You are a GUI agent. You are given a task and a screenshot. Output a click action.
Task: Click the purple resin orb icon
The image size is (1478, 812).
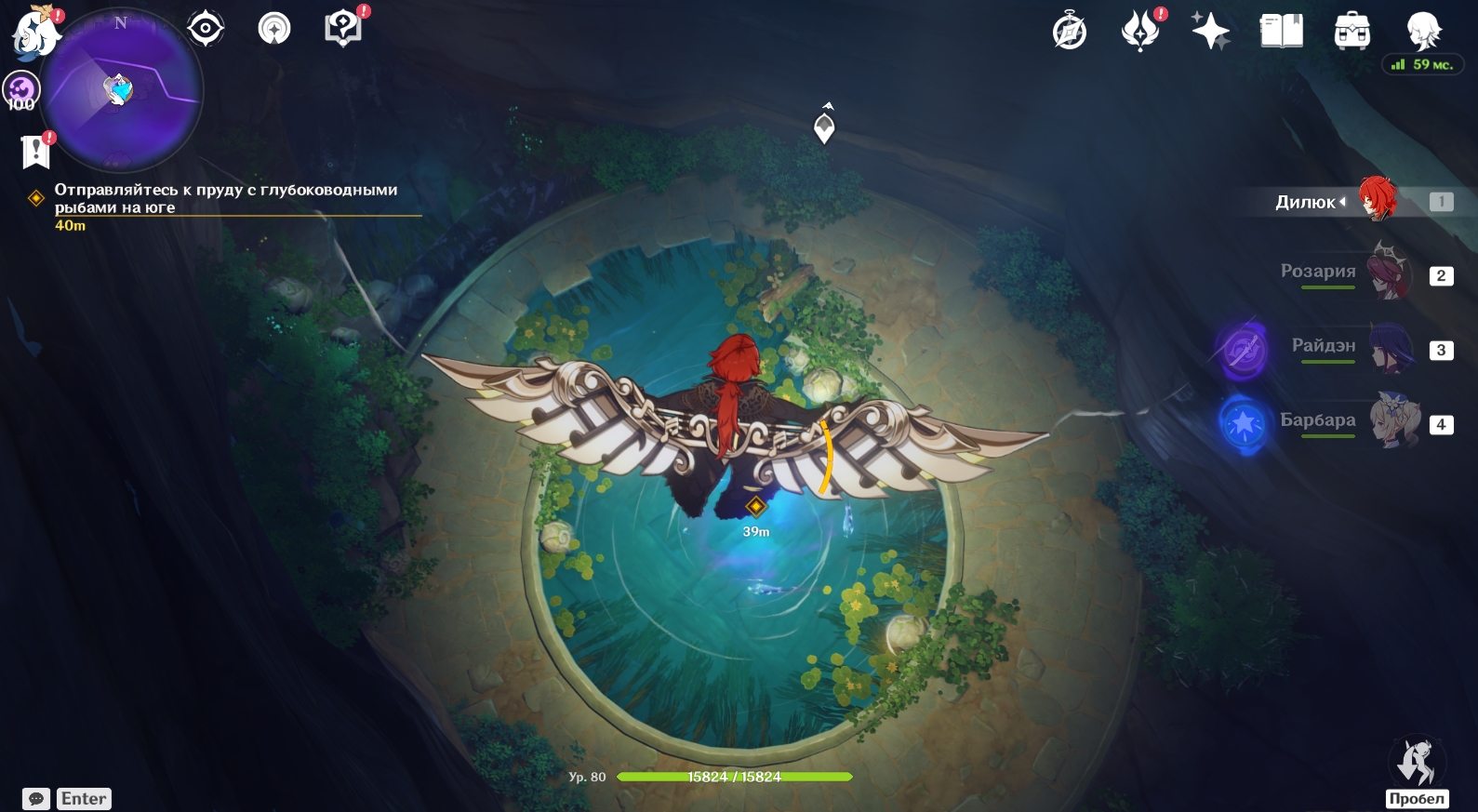pos(20,90)
